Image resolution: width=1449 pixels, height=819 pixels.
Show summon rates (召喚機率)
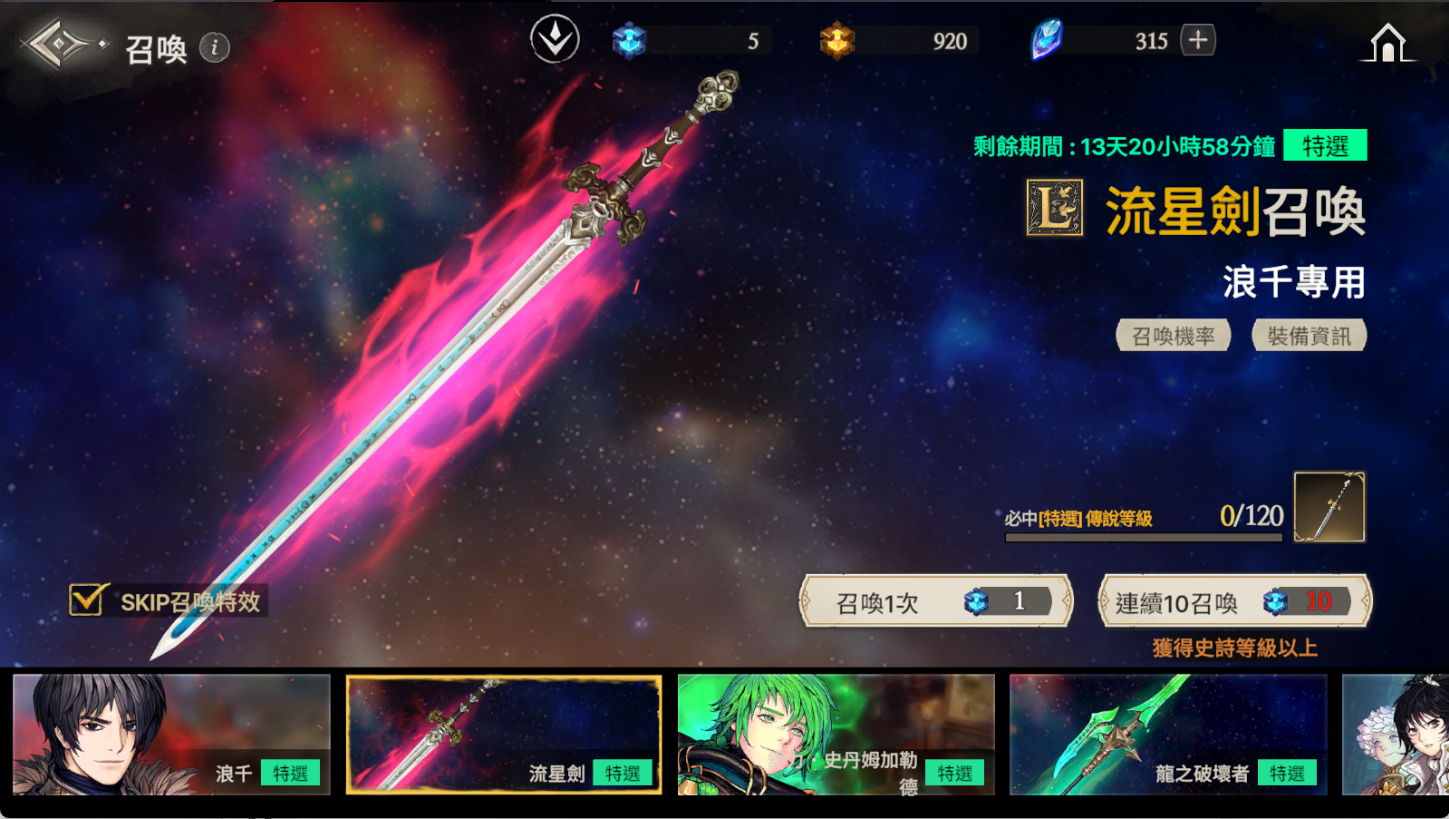click(x=1173, y=336)
